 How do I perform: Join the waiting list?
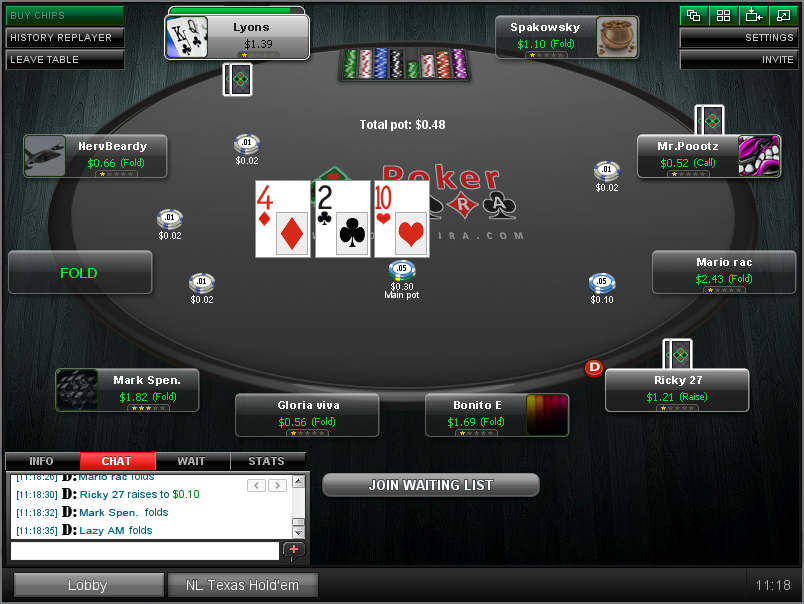[431, 485]
